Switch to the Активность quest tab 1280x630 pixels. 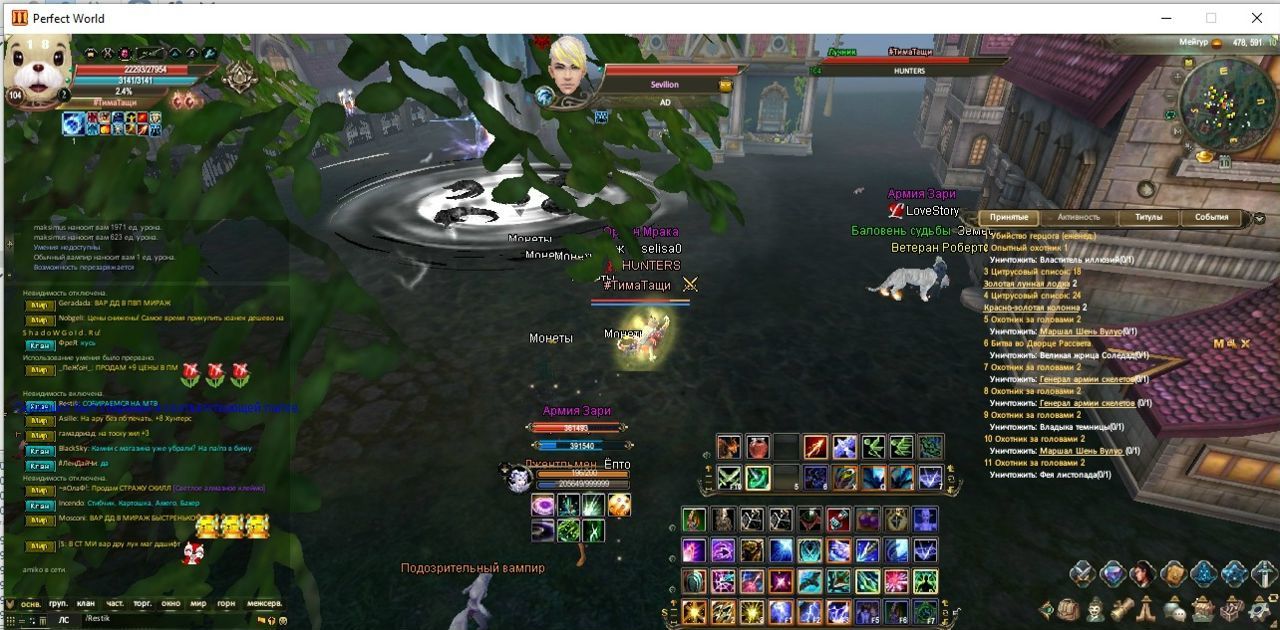coord(1078,217)
